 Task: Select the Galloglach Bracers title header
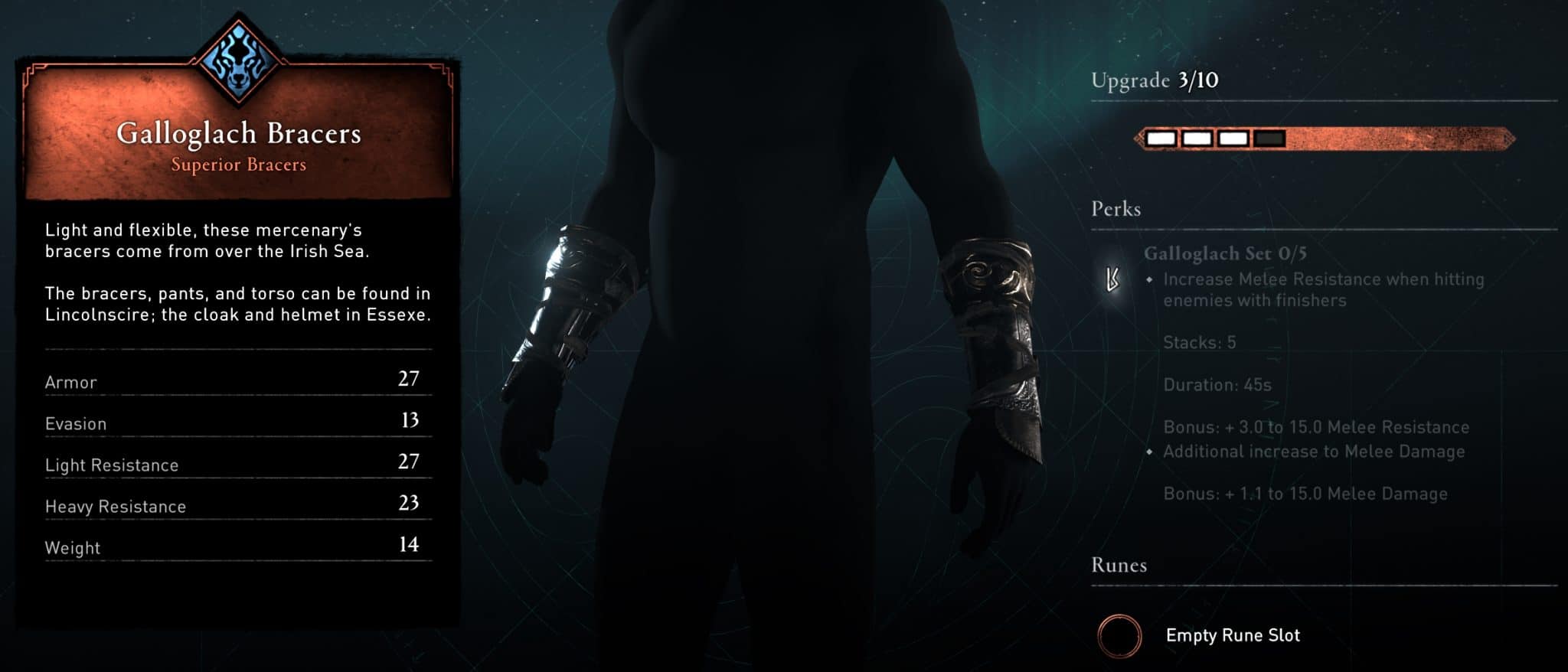(x=239, y=132)
